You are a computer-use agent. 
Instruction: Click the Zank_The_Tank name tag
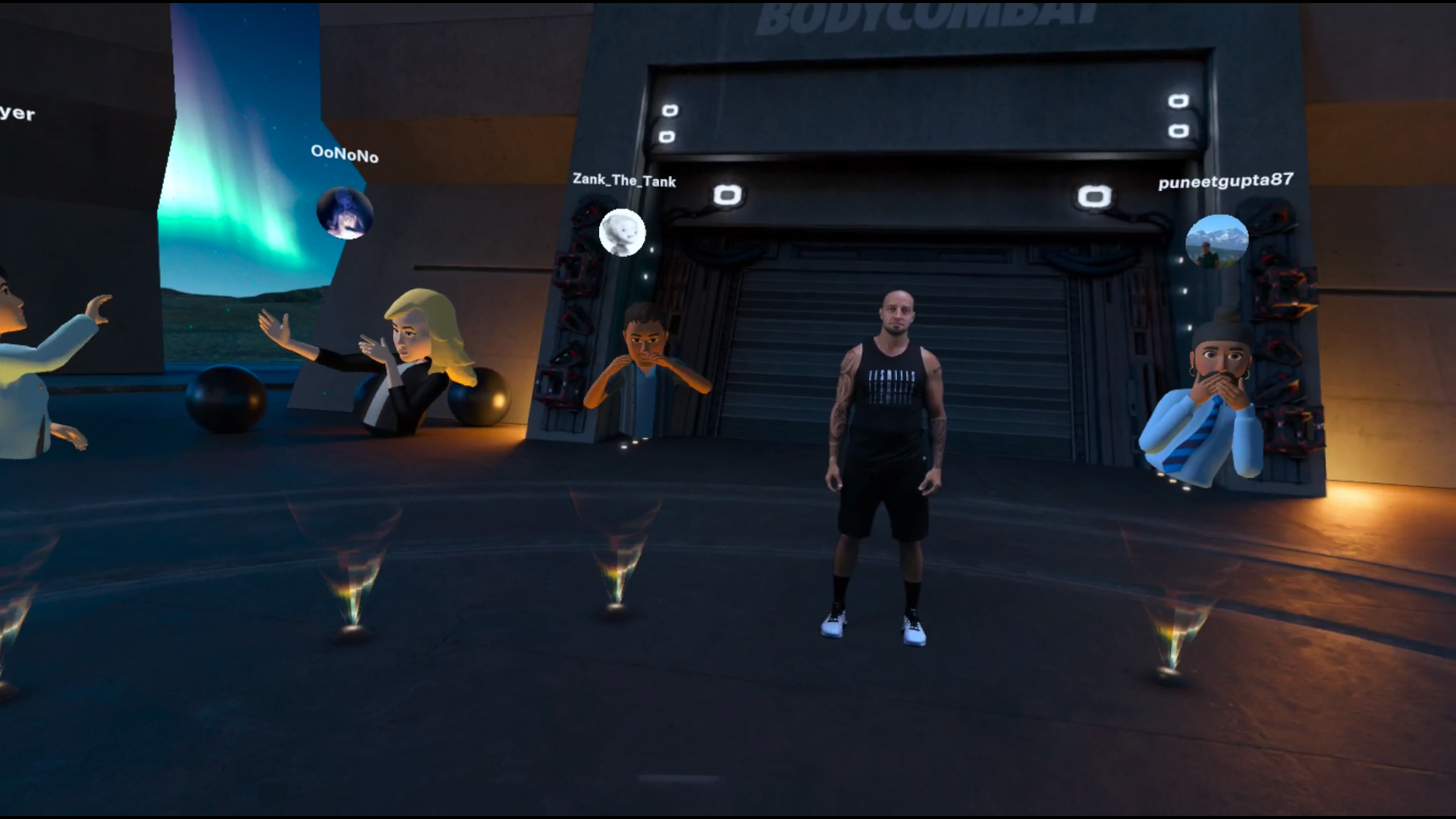(x=623, y=180)
